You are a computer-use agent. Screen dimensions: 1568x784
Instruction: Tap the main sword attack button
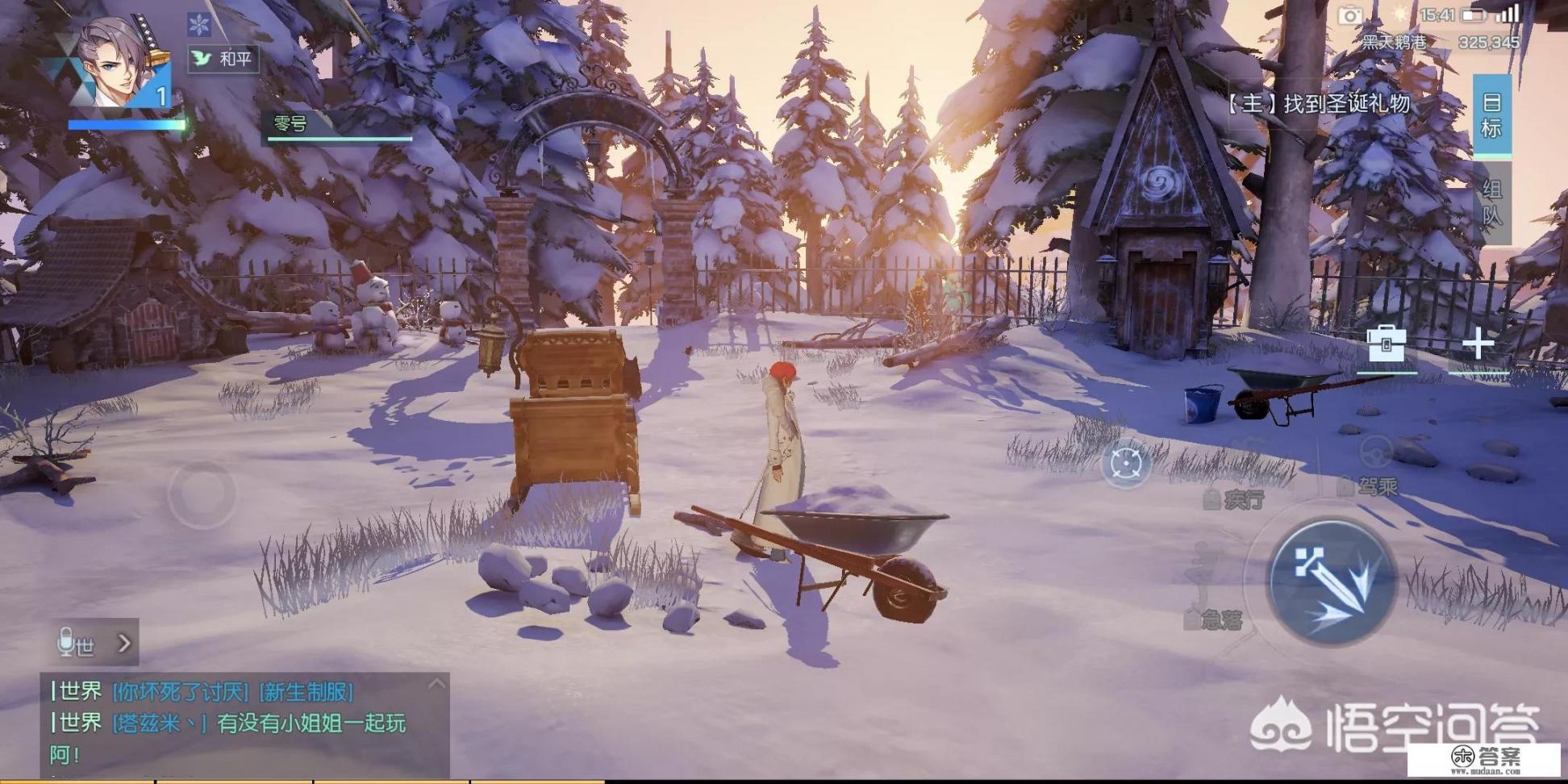1331,581
